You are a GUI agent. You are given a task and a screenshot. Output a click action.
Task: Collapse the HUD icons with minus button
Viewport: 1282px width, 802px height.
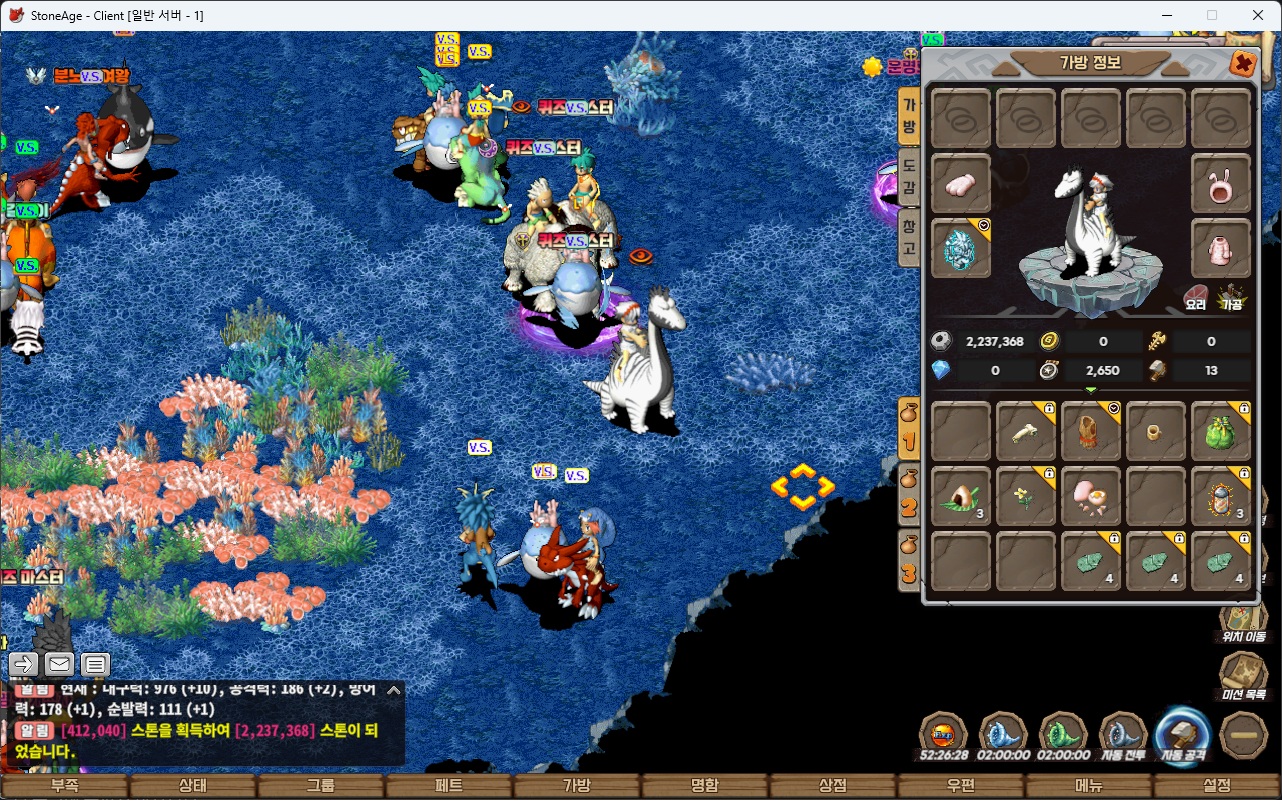tap(1244, 734)
